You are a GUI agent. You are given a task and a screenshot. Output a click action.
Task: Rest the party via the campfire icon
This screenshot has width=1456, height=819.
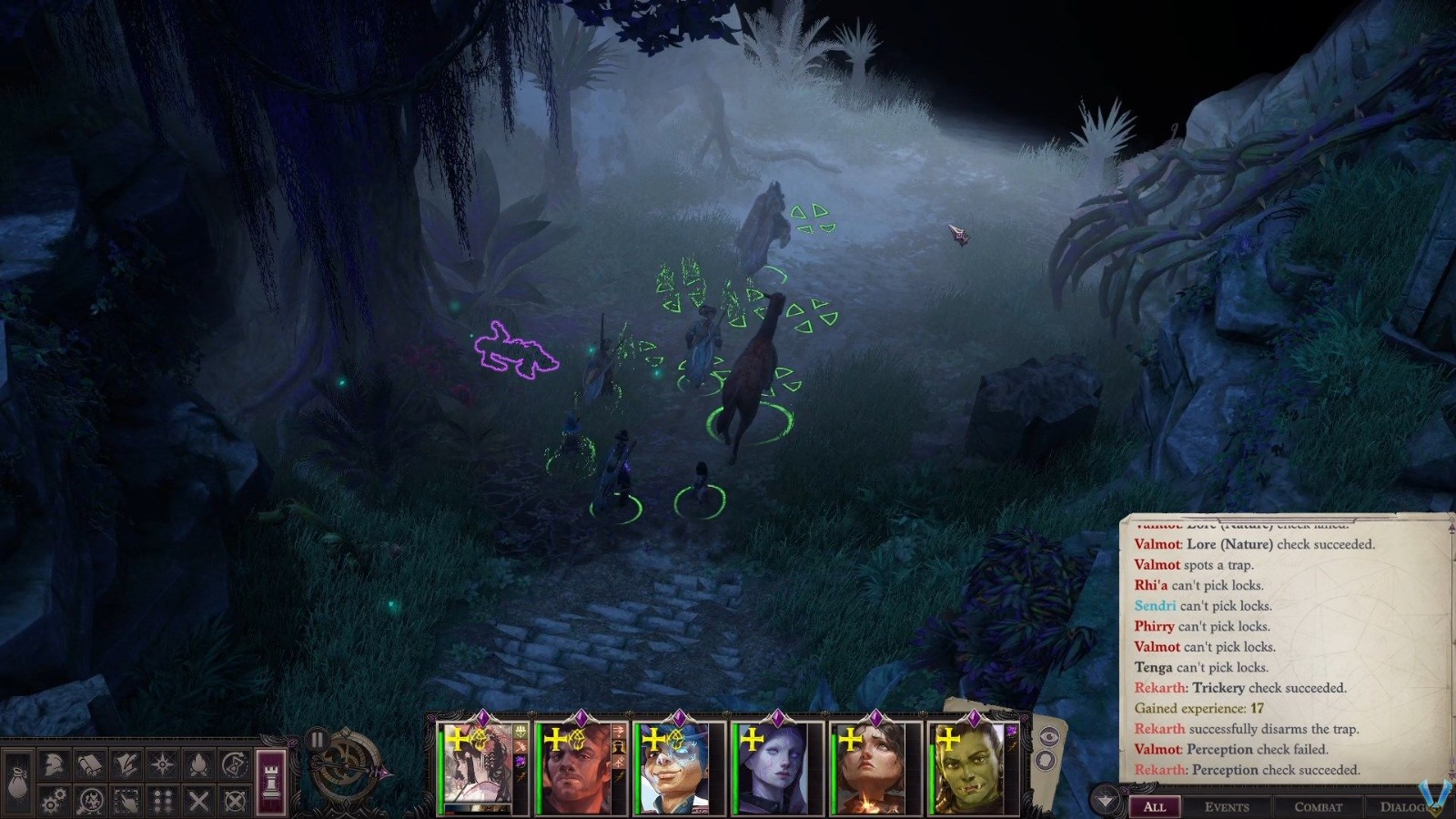200,763
